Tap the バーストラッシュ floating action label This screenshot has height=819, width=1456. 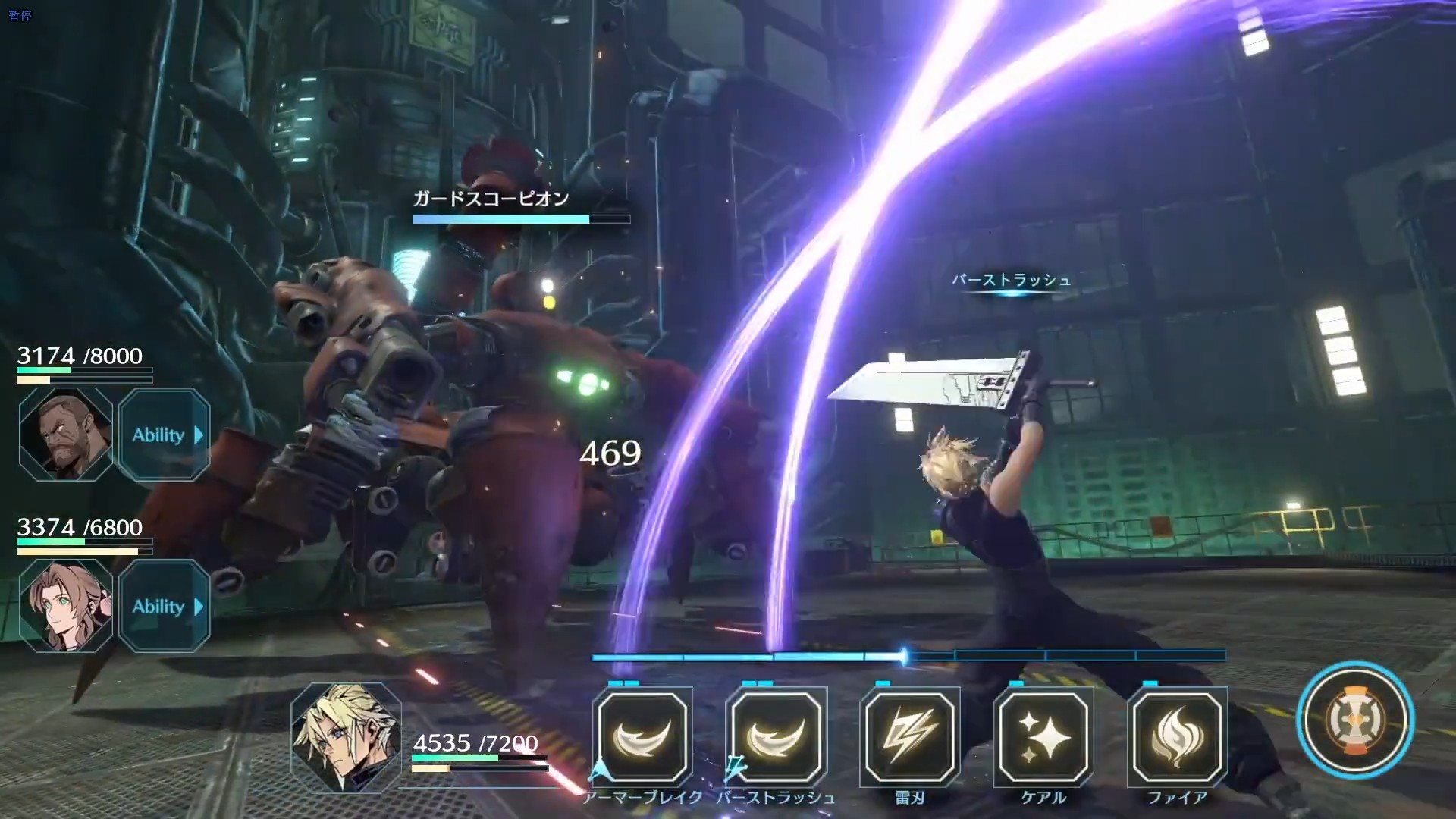click(x=1009, y=281)
